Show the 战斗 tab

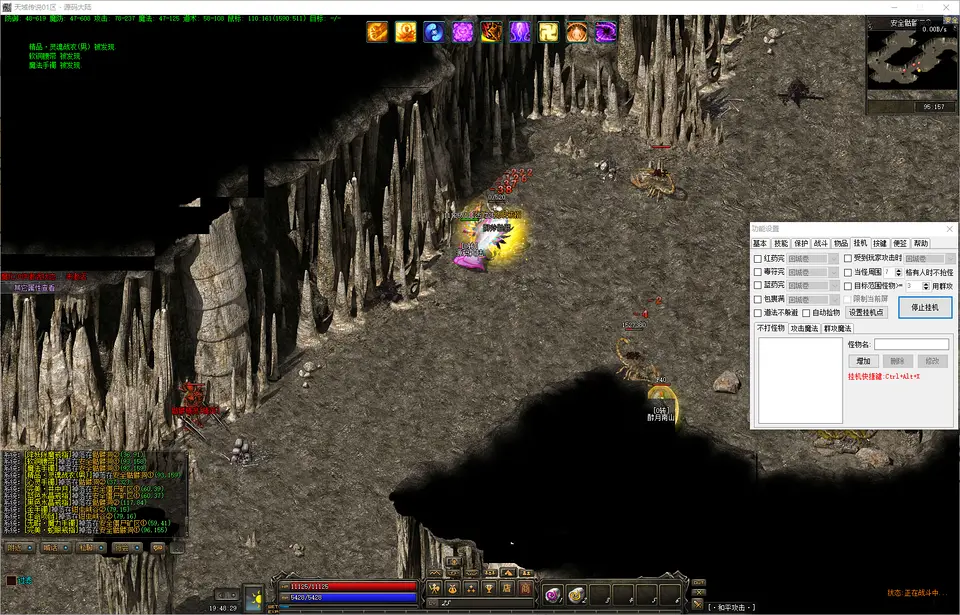coord(821,243)
